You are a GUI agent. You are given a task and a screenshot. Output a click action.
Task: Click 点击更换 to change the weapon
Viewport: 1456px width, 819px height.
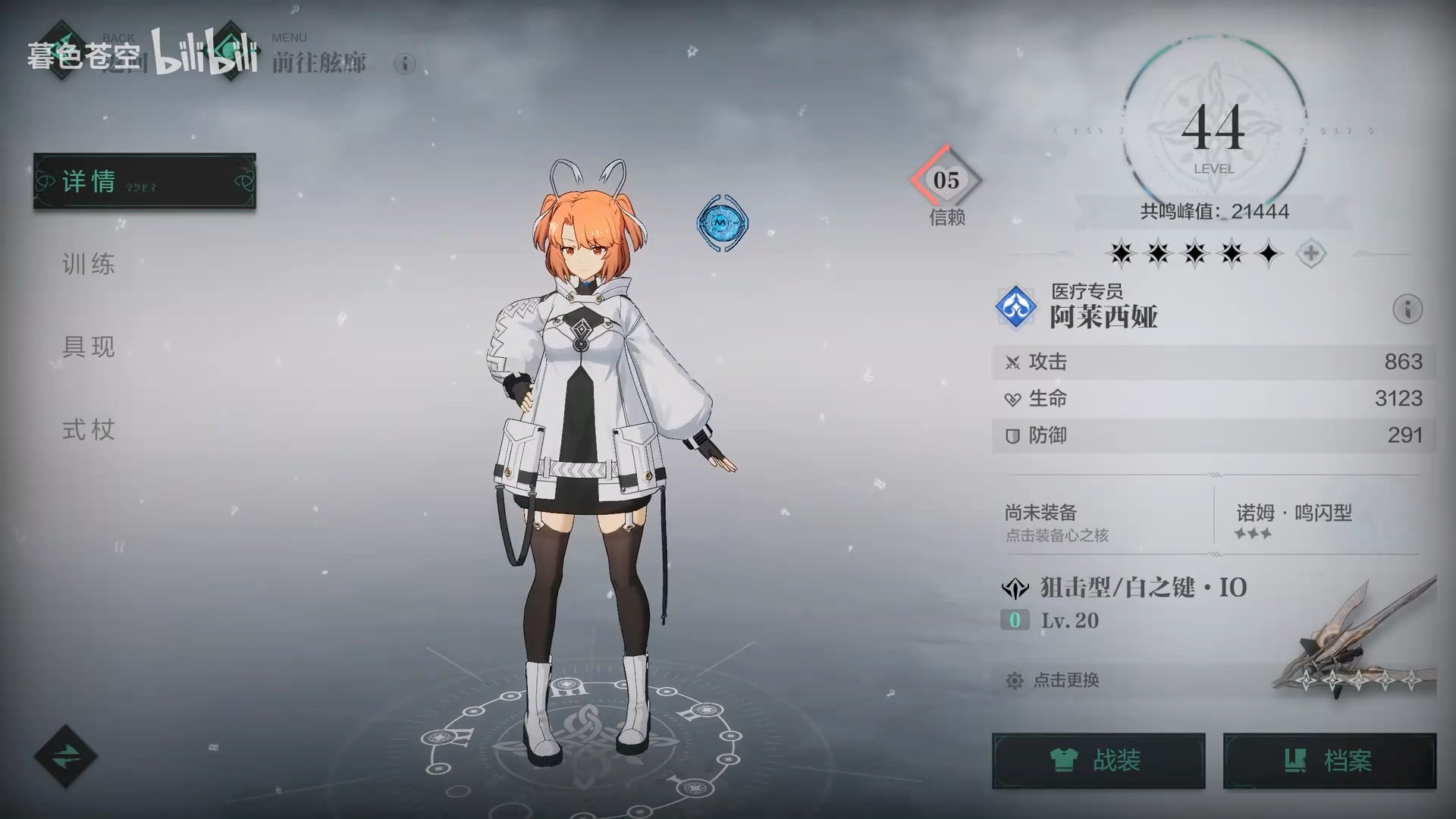1065,680
